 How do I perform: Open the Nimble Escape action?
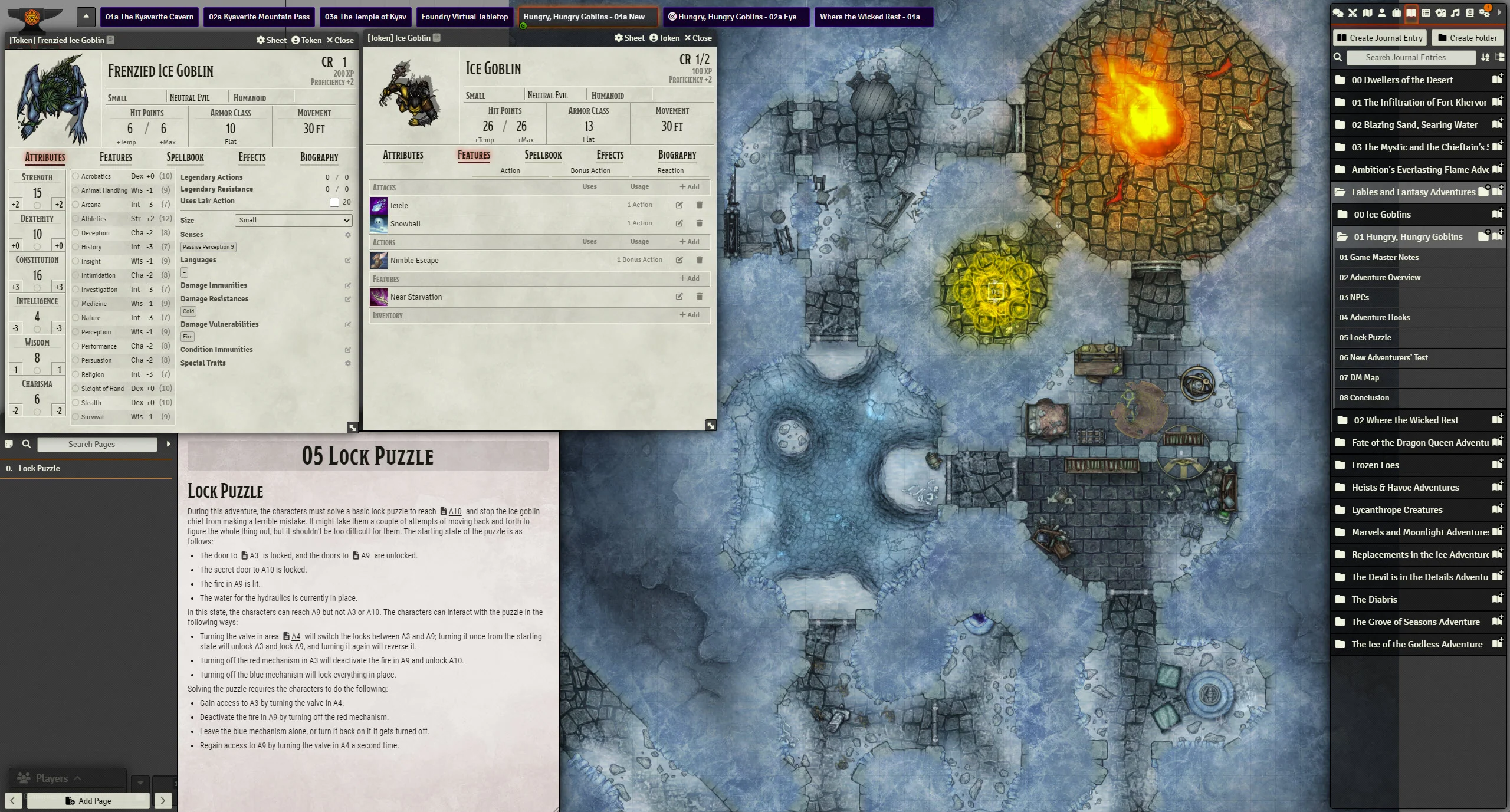point(414,260)
